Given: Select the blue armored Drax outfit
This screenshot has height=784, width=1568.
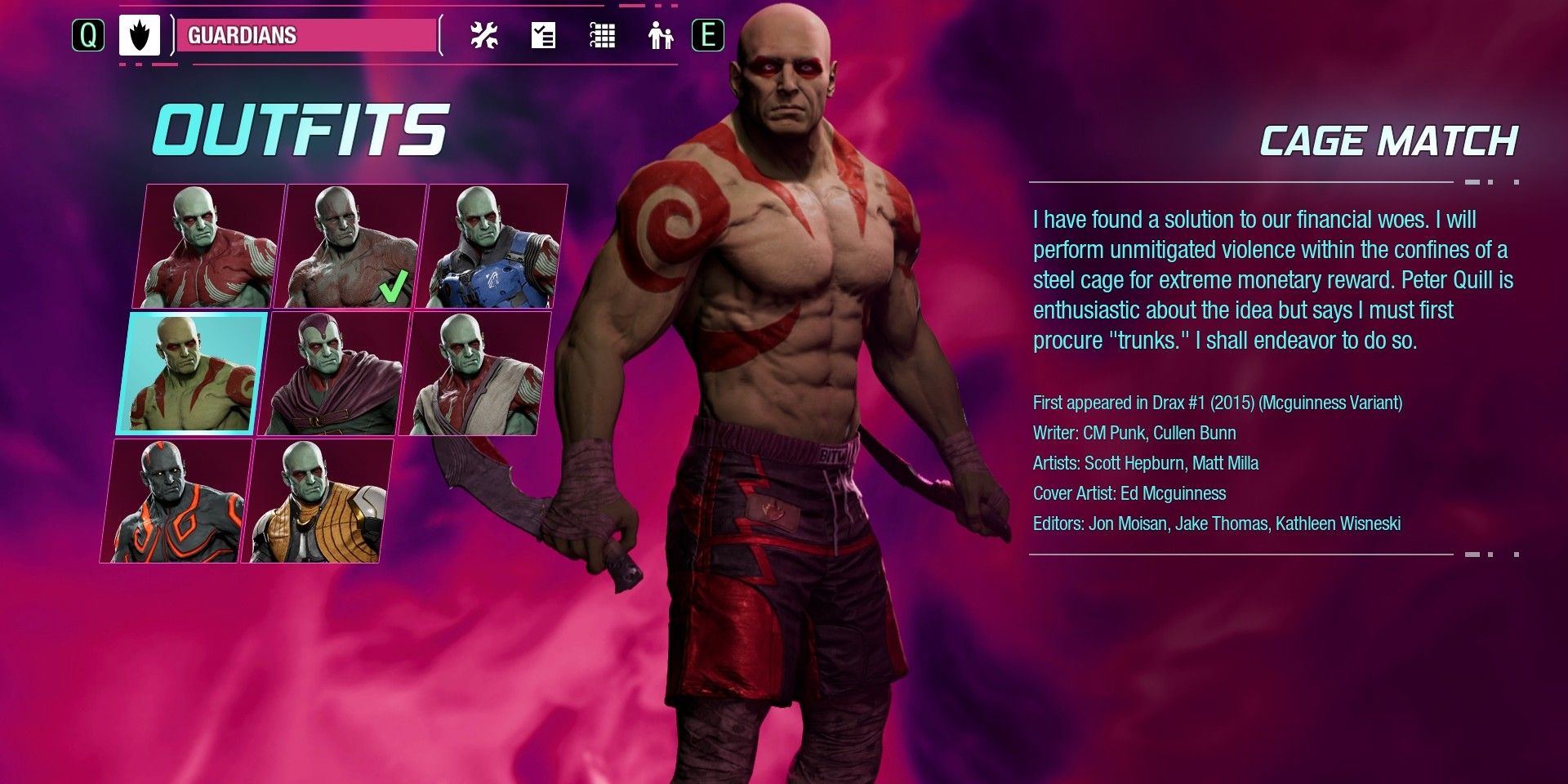Looking at the screenshot, I should pyautogui.click(x=492, y=246).
